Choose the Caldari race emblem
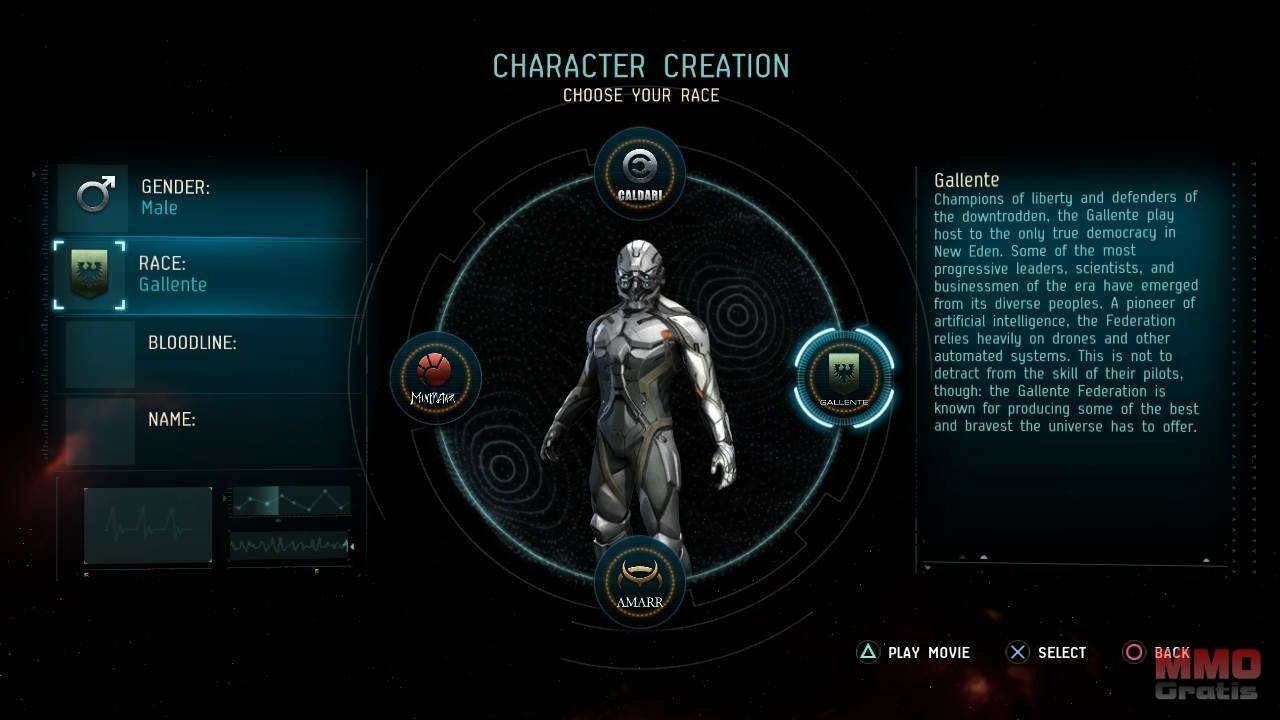The height and width of the screenshot is (720, 1280). (640, 172)
